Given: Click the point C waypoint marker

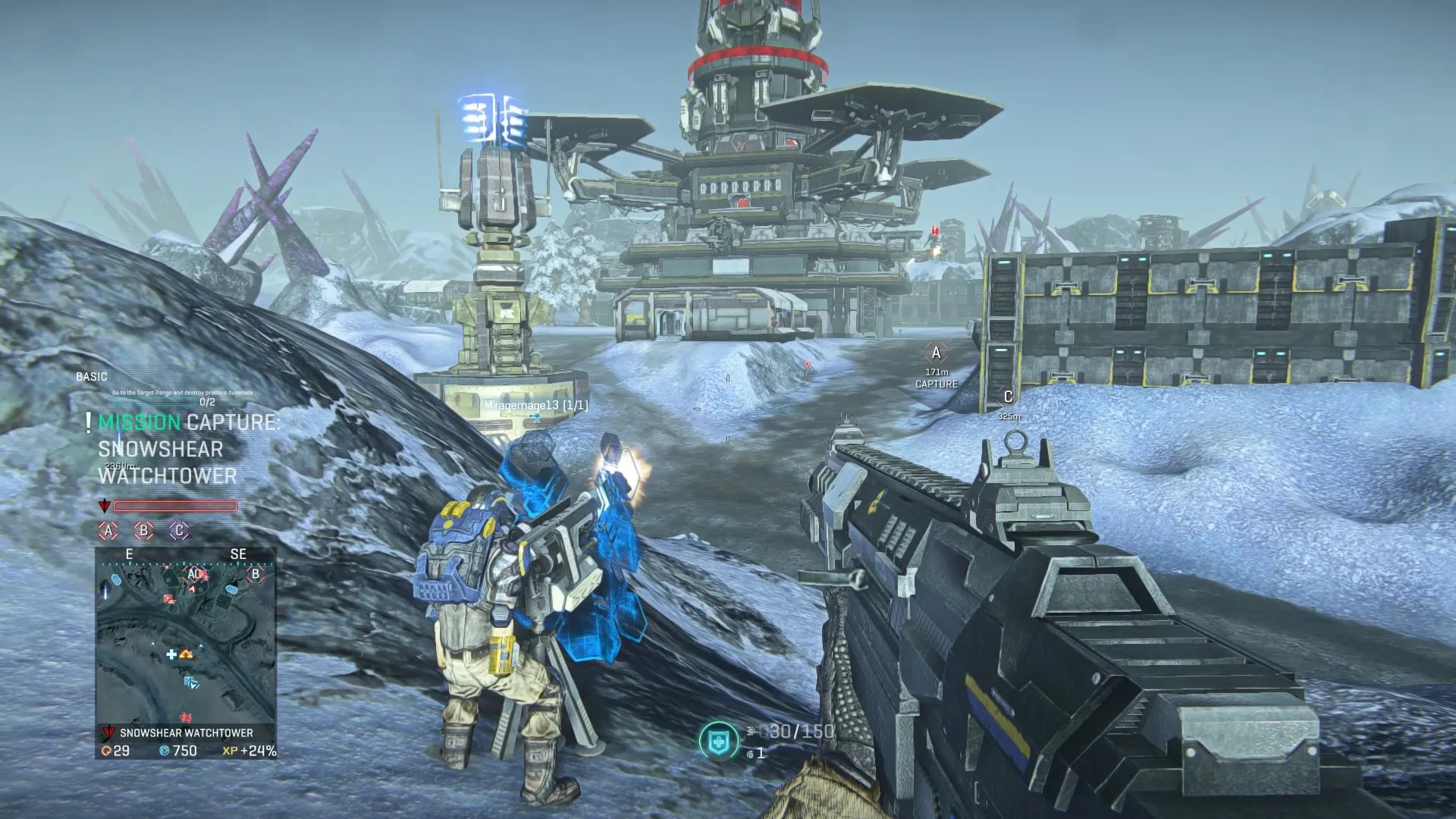Looking at the screenshot, I should point(1008,397).
